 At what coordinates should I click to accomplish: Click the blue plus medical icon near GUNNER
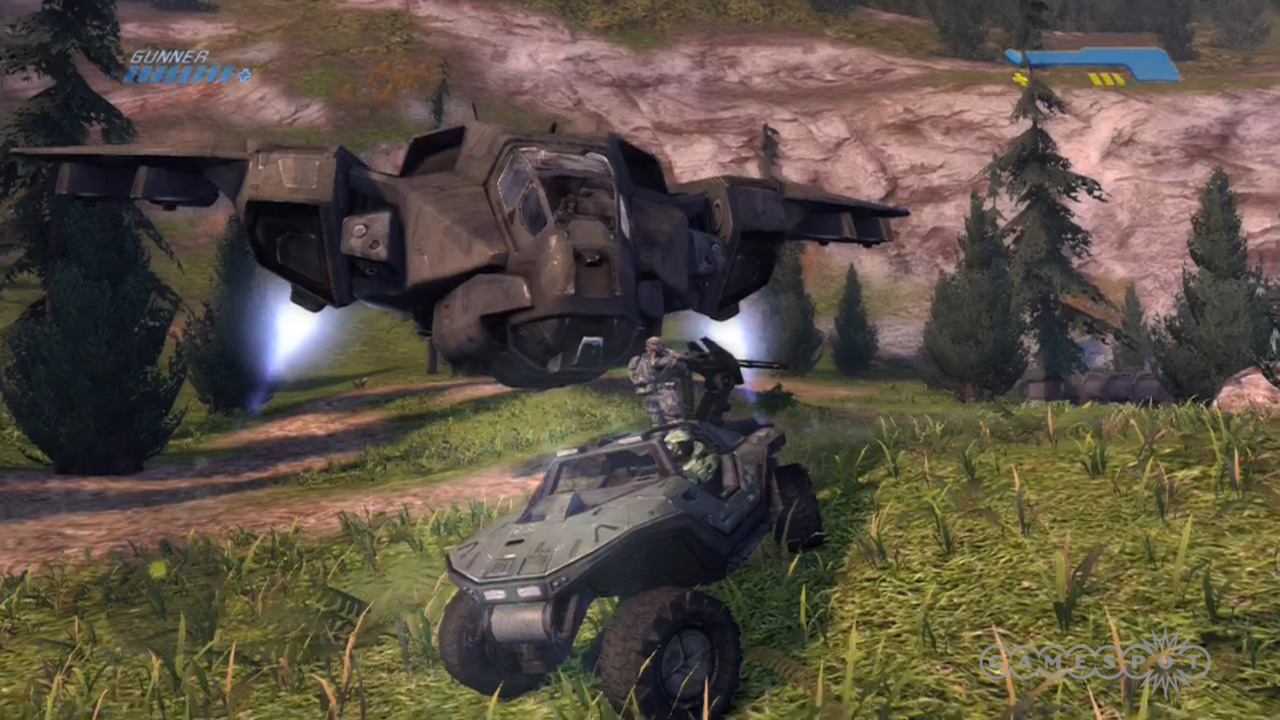(x=244, y=76)
